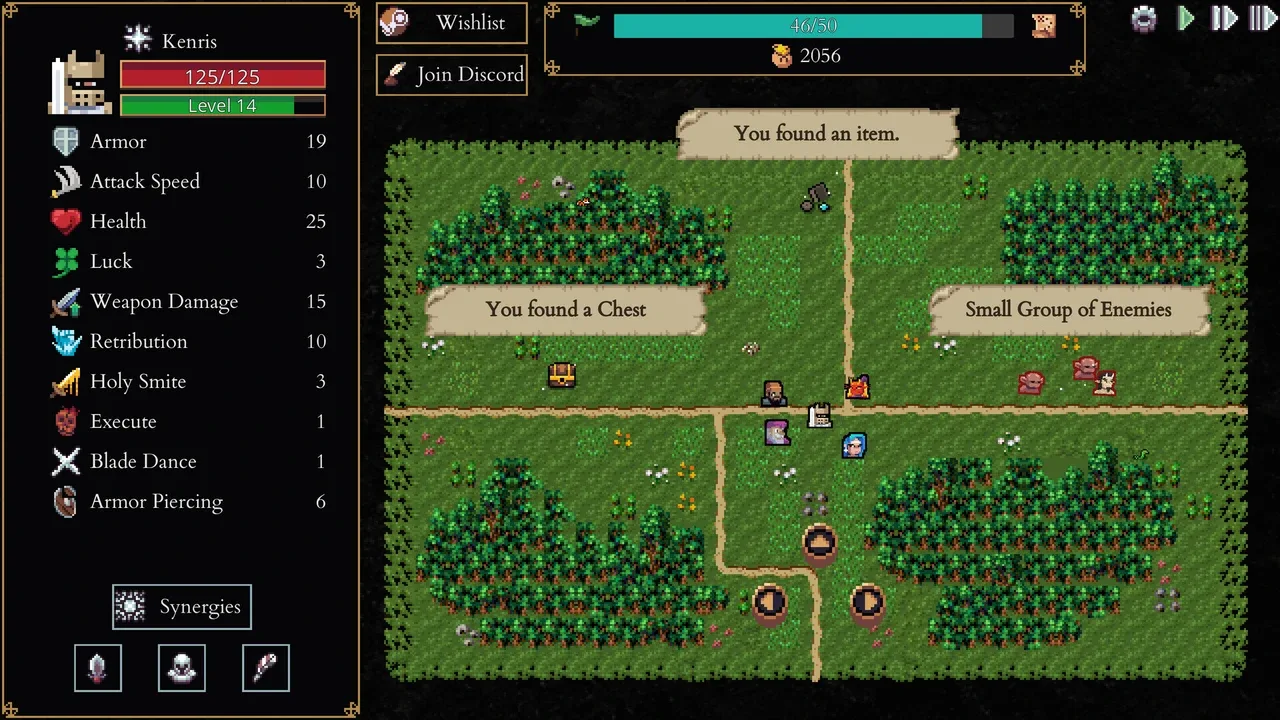Choose the up arrow path button
This screenshot has height=720, width=1280.
(820, 544)
